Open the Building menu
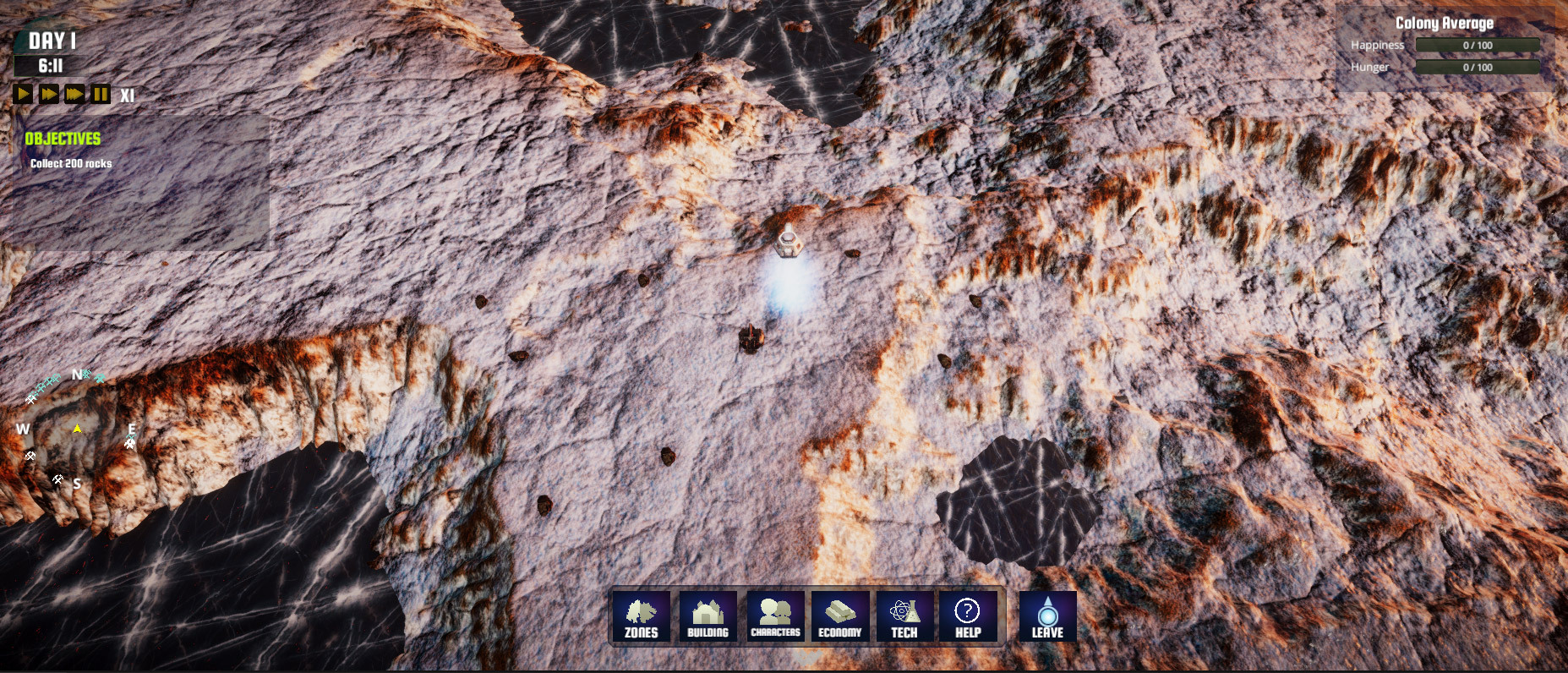 coord(708,617)
